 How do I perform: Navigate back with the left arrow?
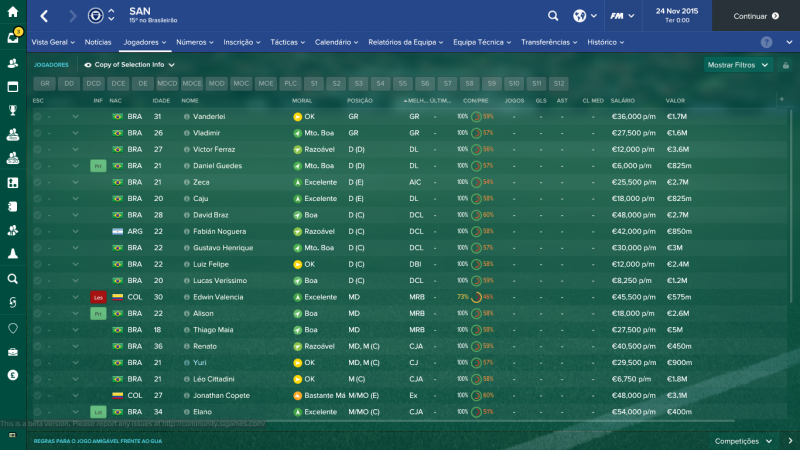tap(46, 16)
